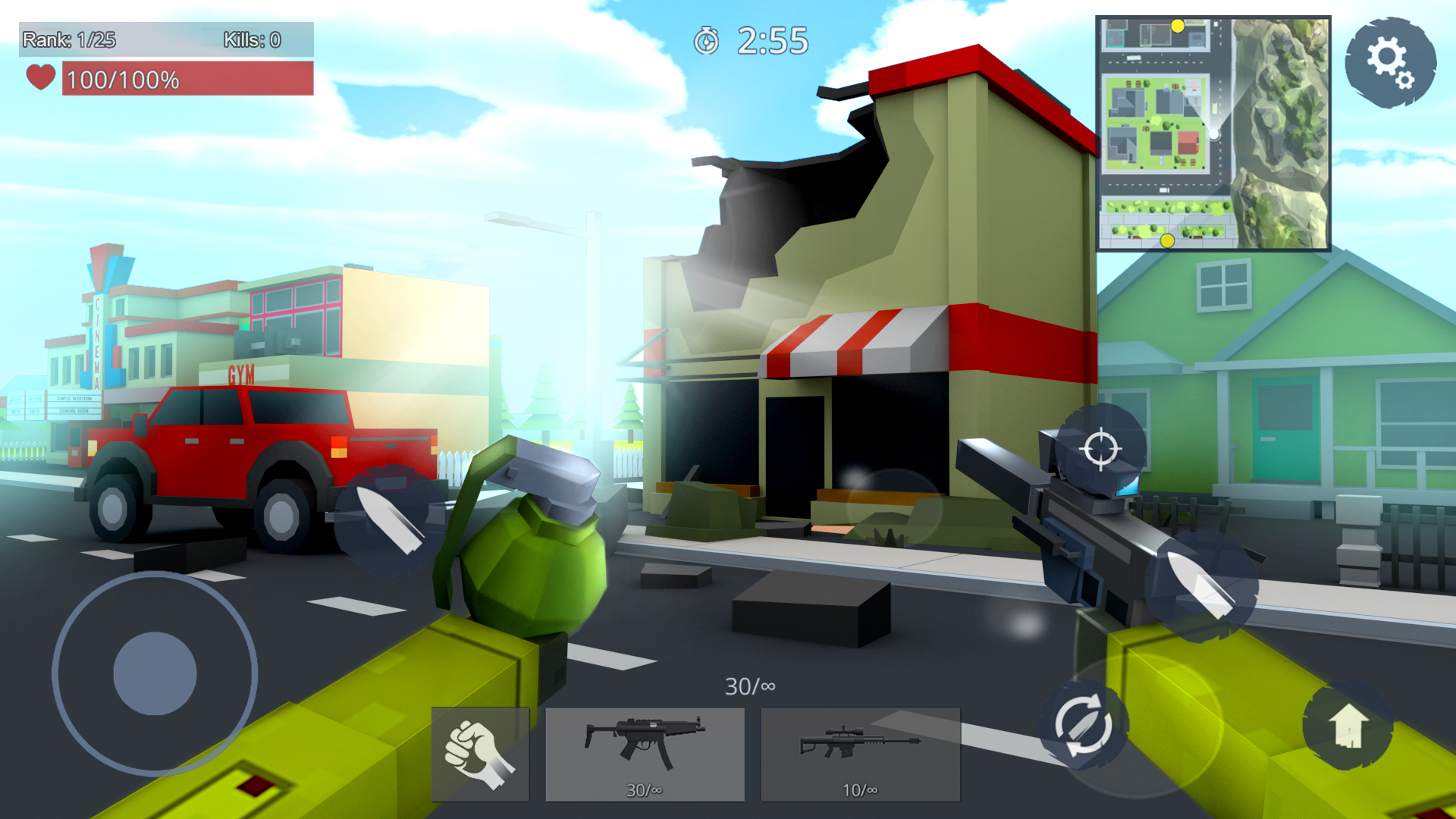
Task: Tap the 10/∞ label under the sniper
Action: tap(860, 789)
